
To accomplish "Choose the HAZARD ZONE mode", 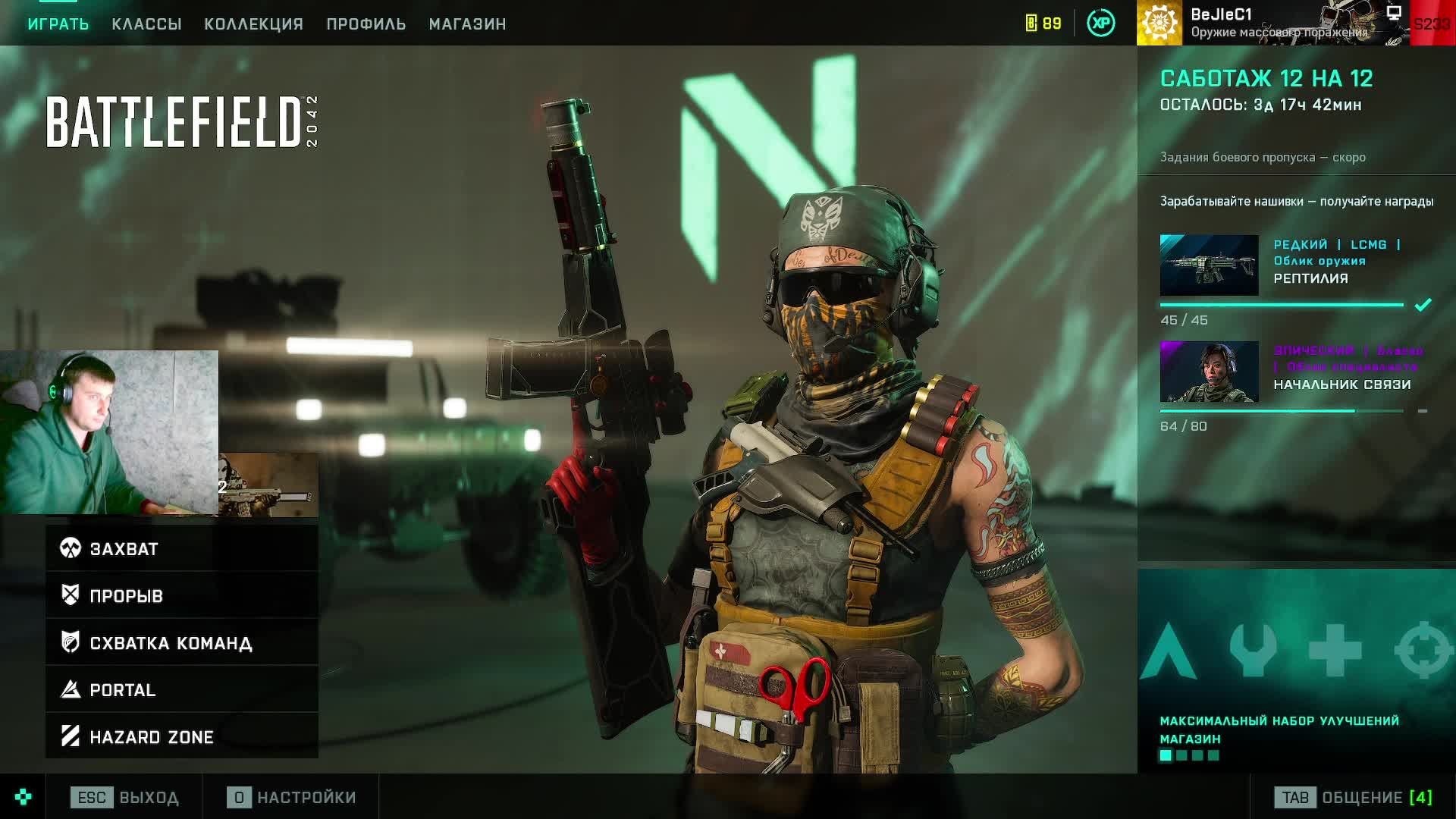I will [182, 736].
